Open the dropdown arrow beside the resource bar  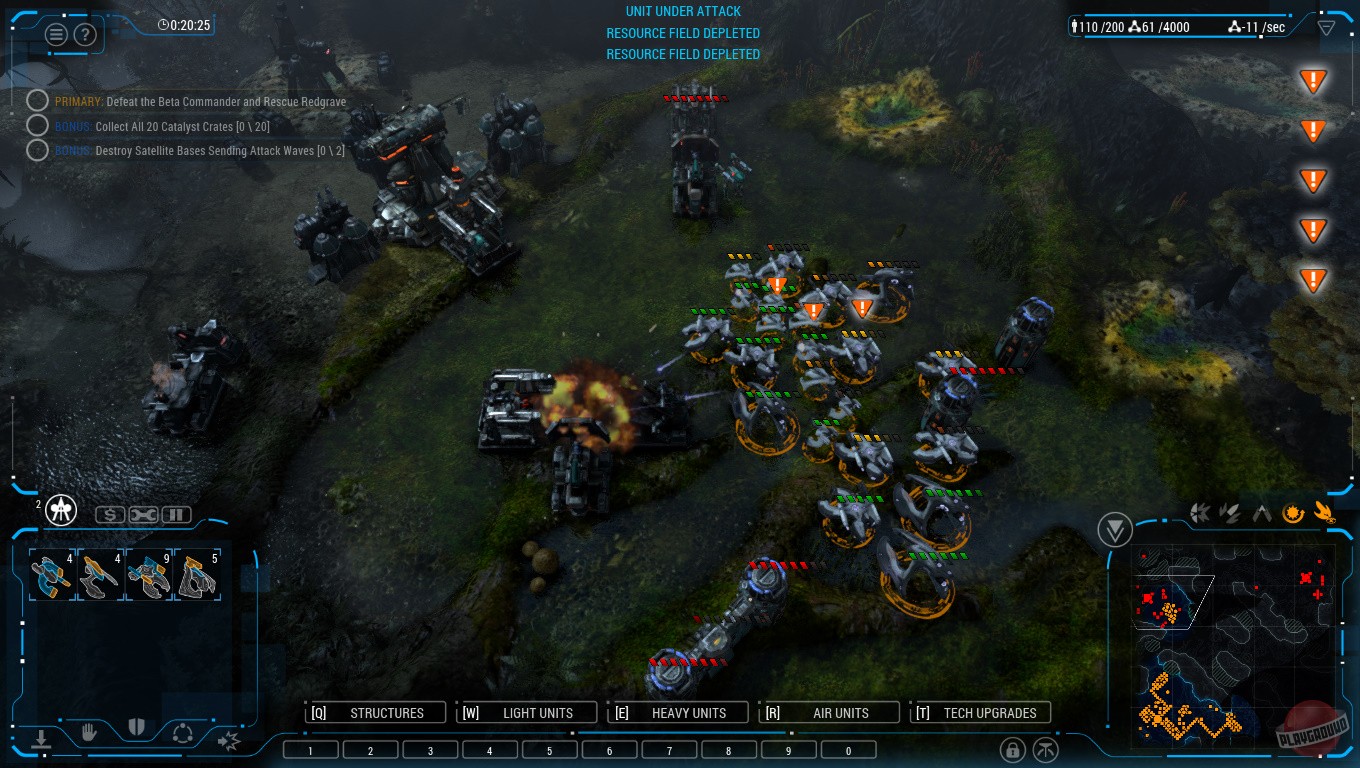(1327, 28)
